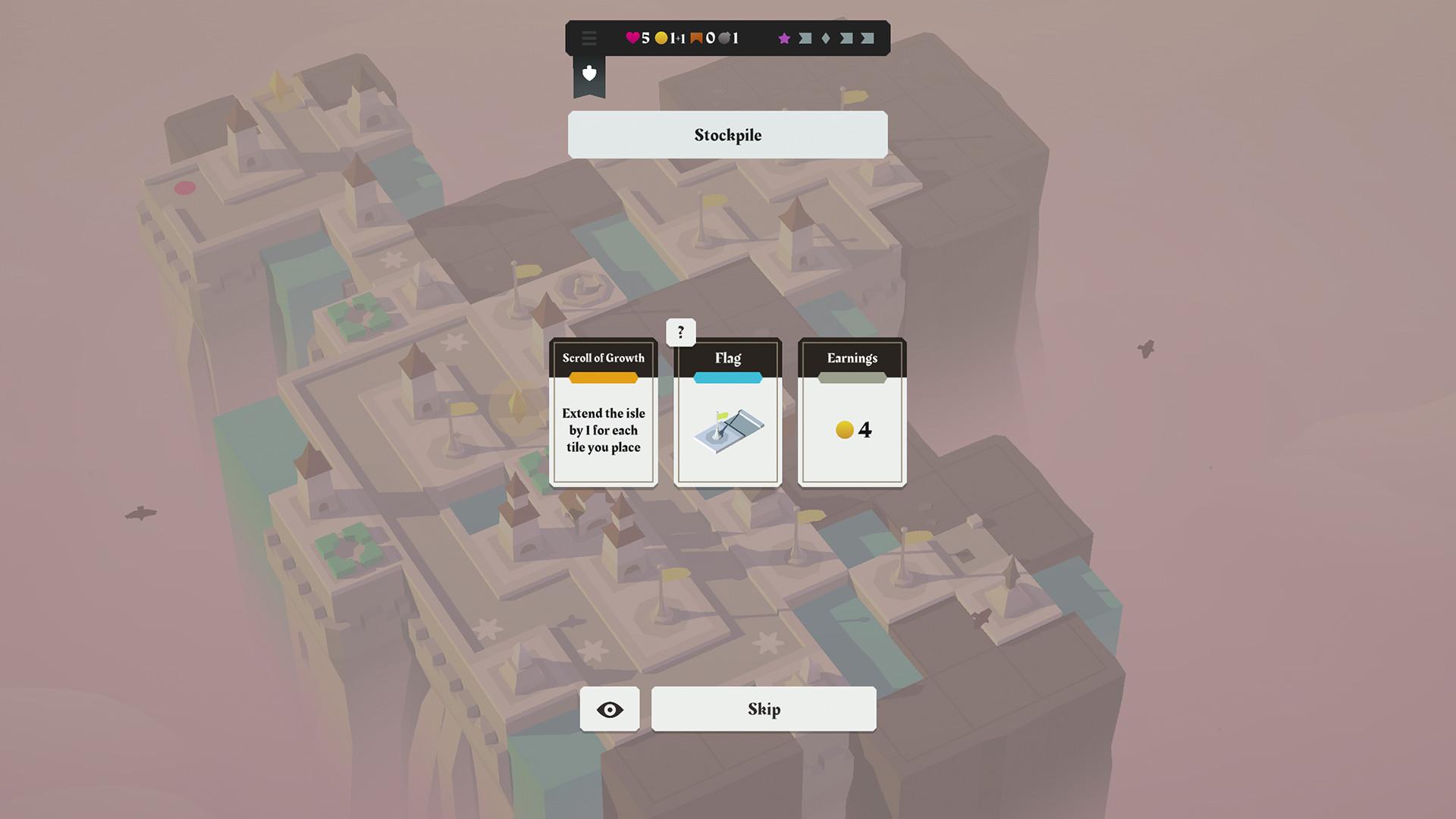Screen dimensions: 1456x819
Task: Click the purple star wave marker
Action: click(x=785, y=38)
